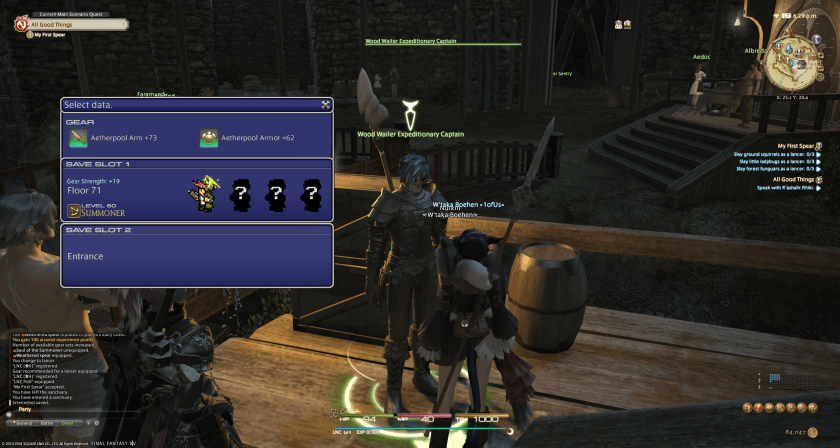Inspect the Aetherpool Armor icon
The width and height of the screenshot is (840, 448).
(208, 138)
